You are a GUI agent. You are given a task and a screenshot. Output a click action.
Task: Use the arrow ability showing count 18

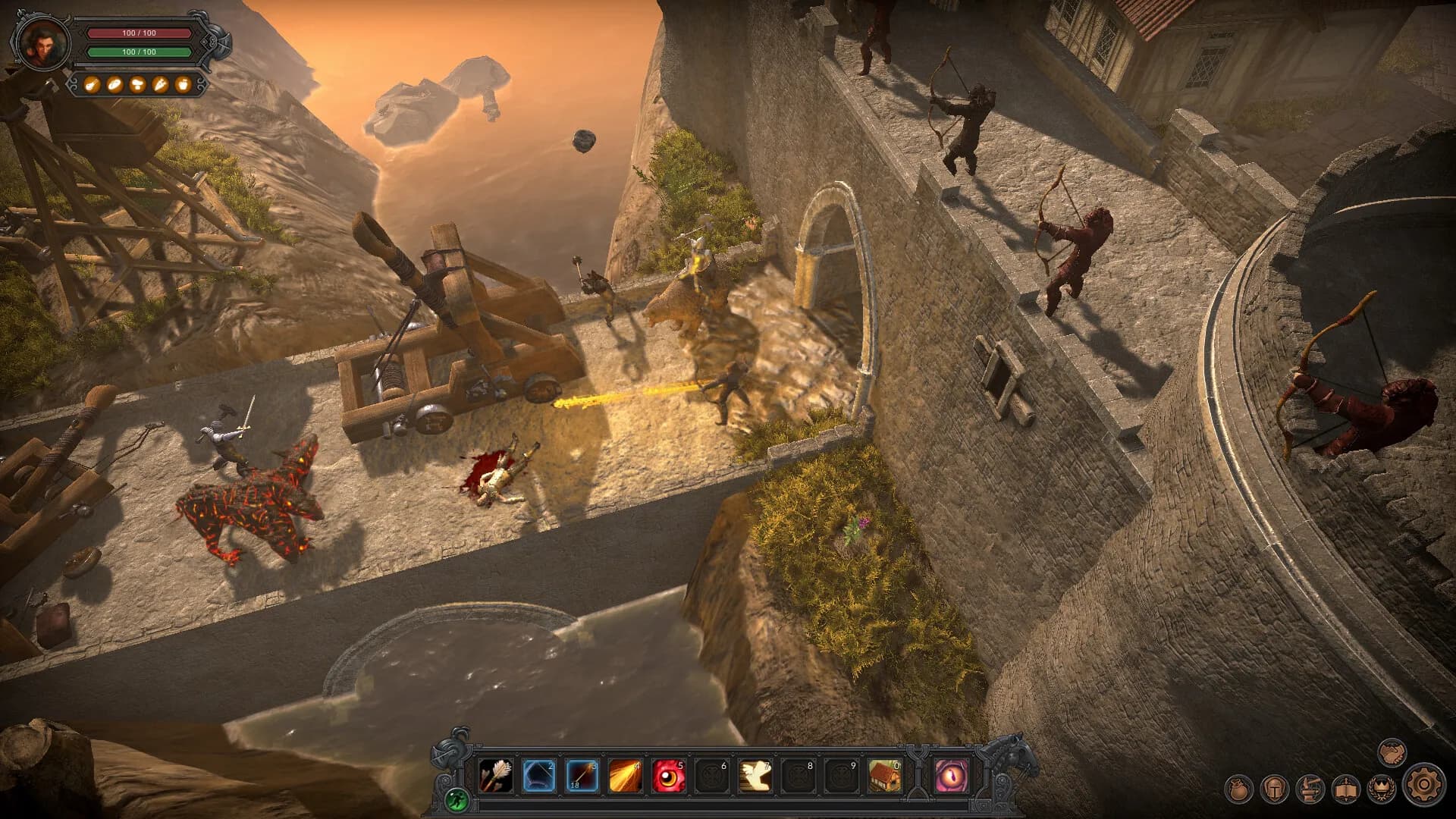[582, 776]
